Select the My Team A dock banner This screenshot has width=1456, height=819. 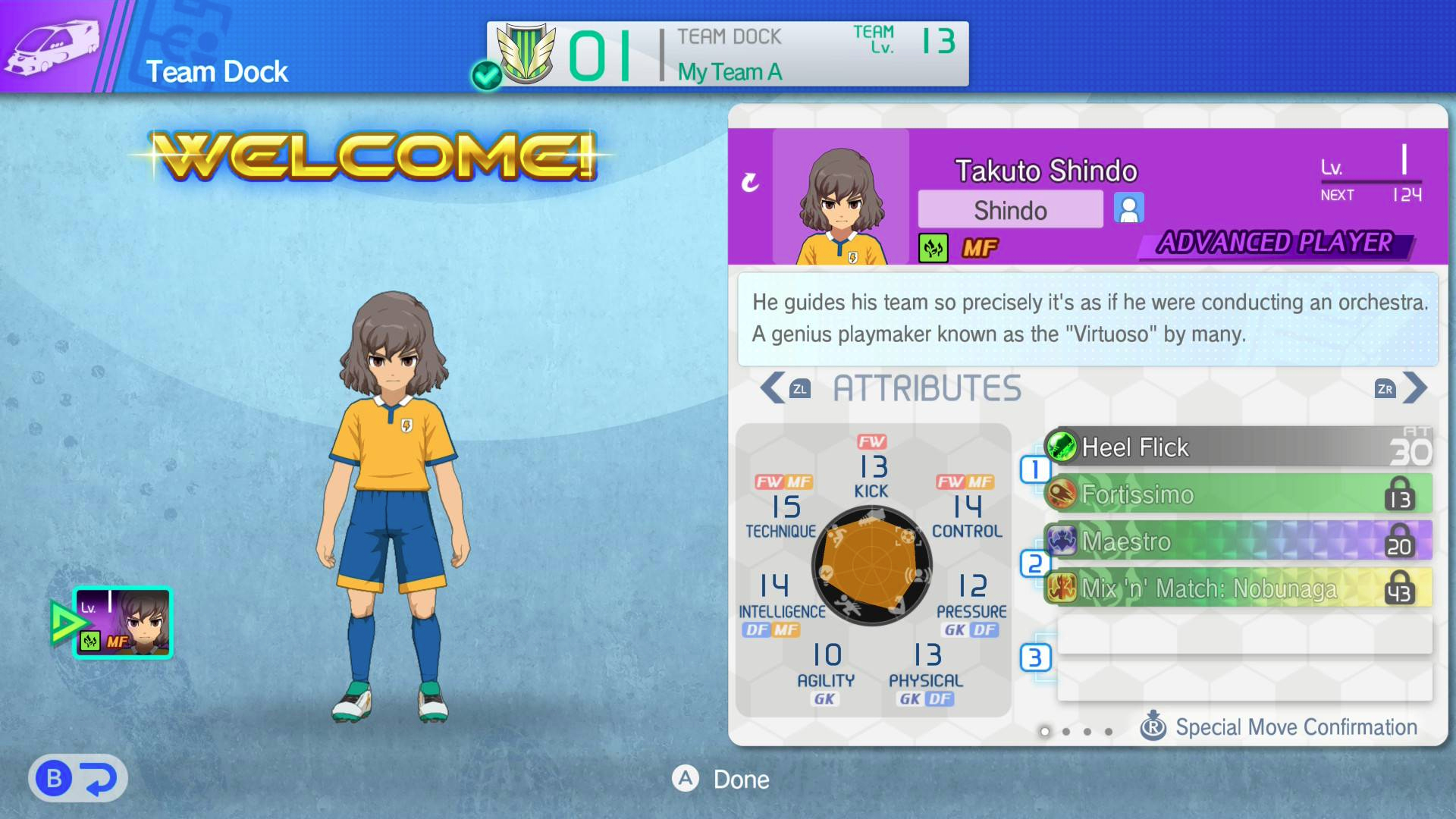click(727, 54)
